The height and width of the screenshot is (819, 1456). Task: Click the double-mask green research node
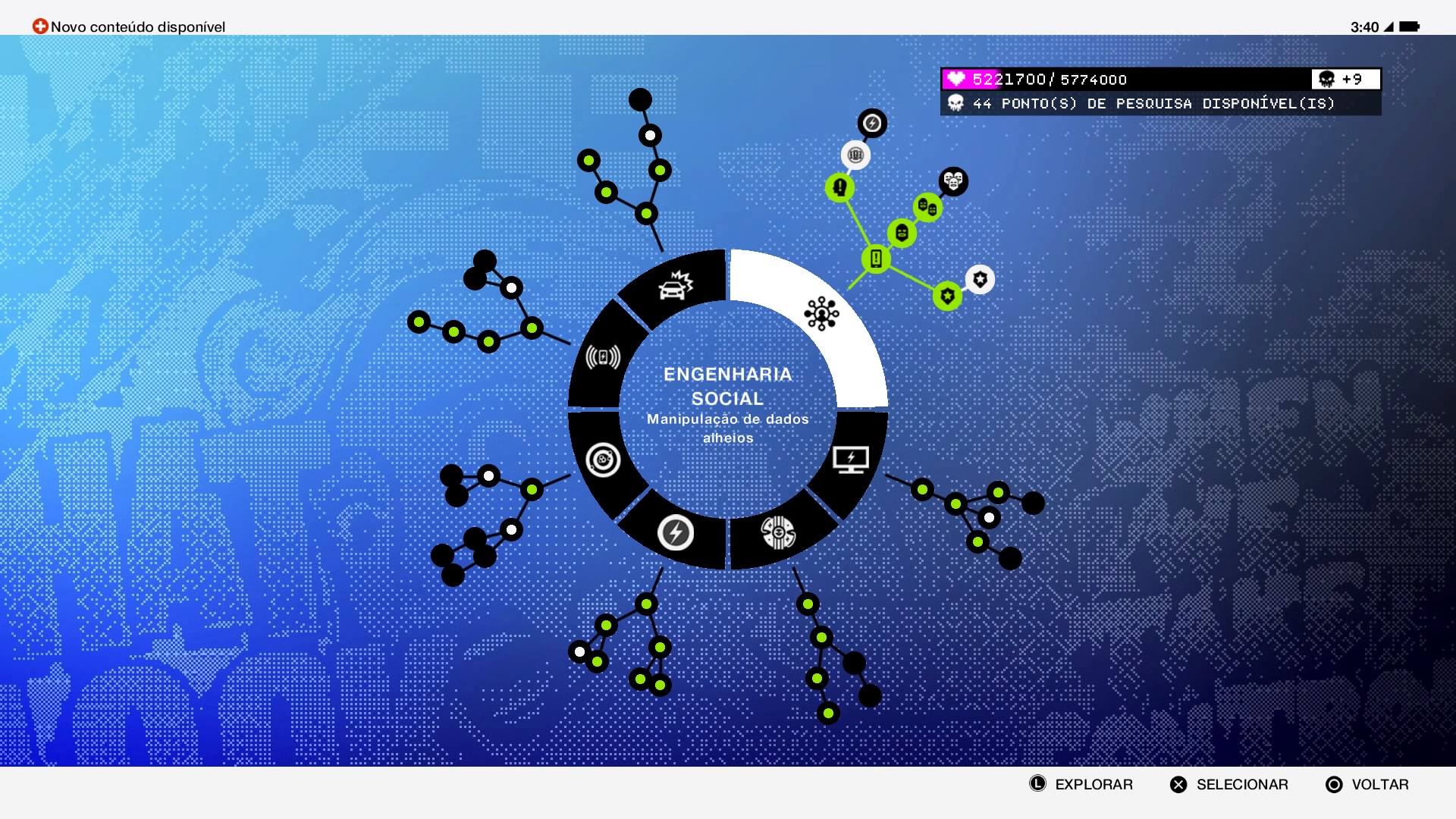coord(927,206)
